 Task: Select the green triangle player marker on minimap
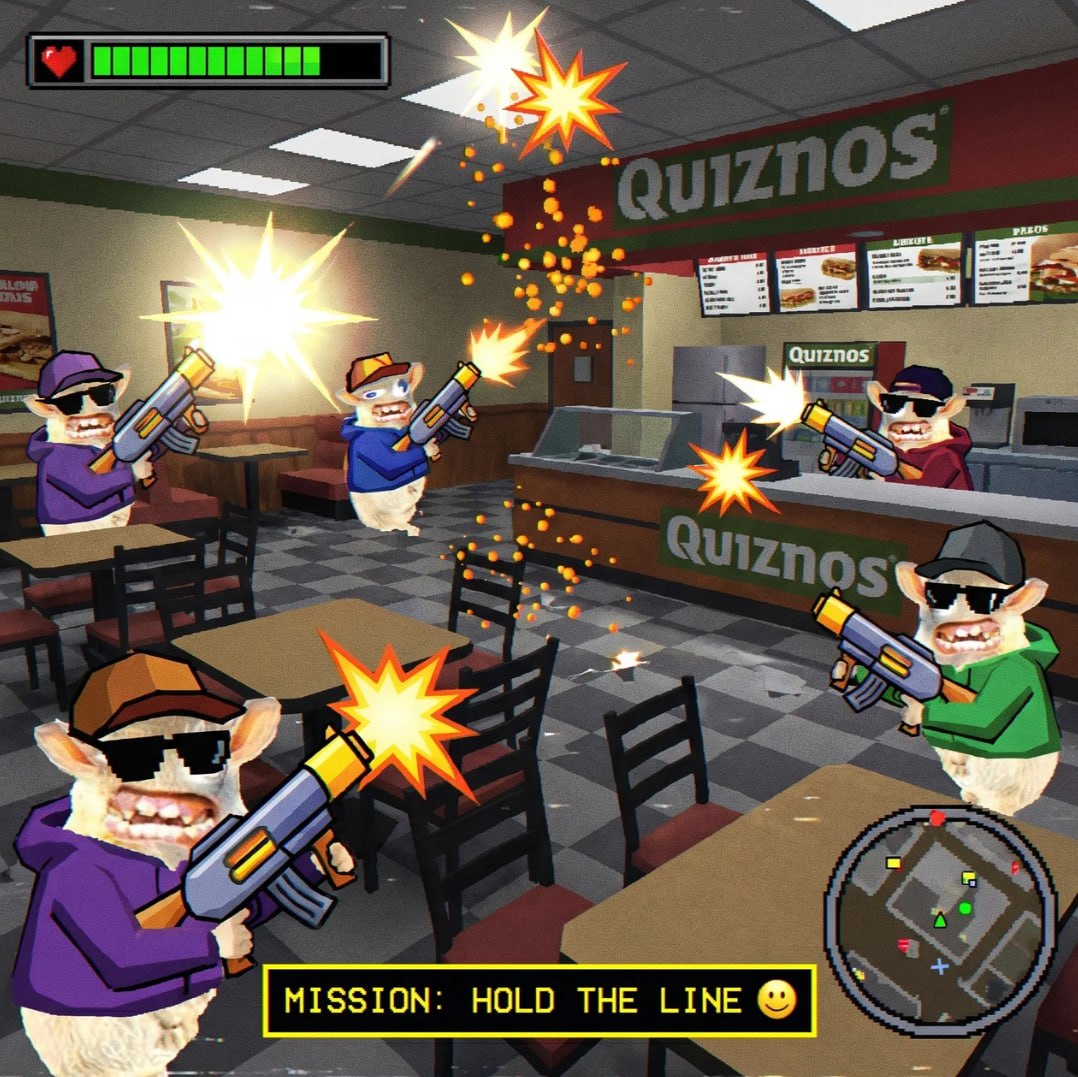(939, 919)
